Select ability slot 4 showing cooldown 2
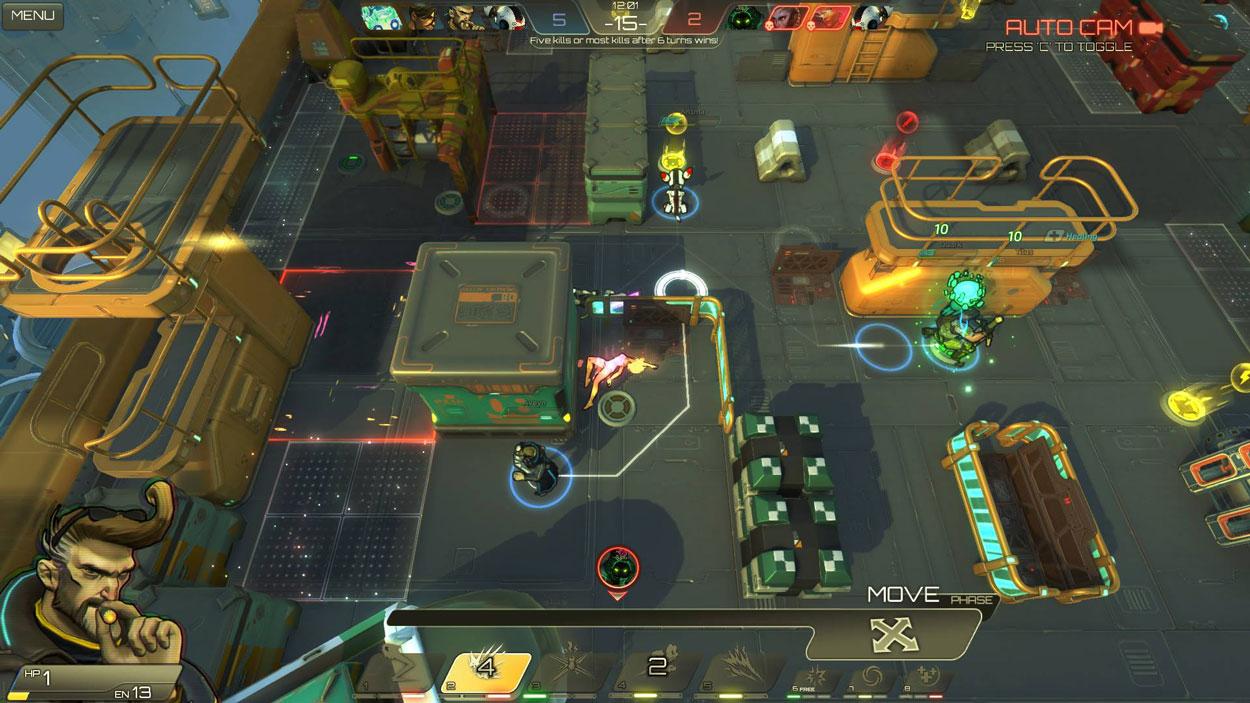The image size is (1250, 703). [x=657, y=668]
